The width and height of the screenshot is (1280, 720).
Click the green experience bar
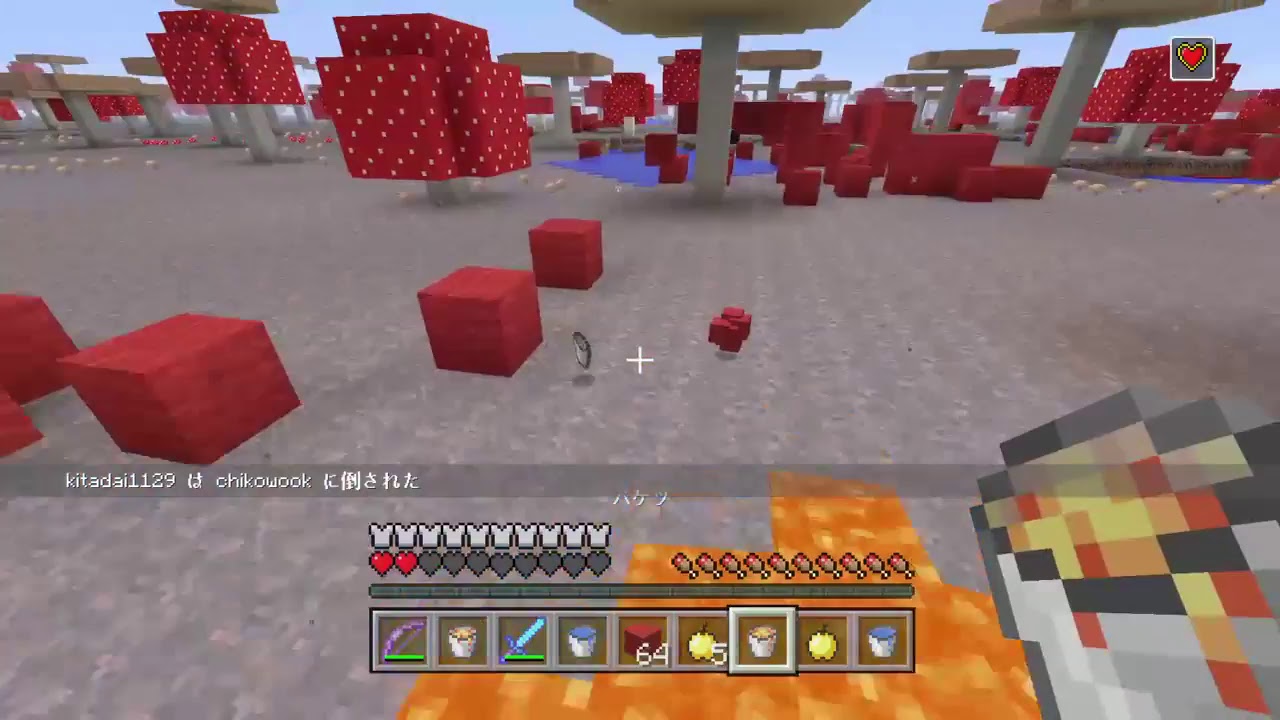pos(640,590)
